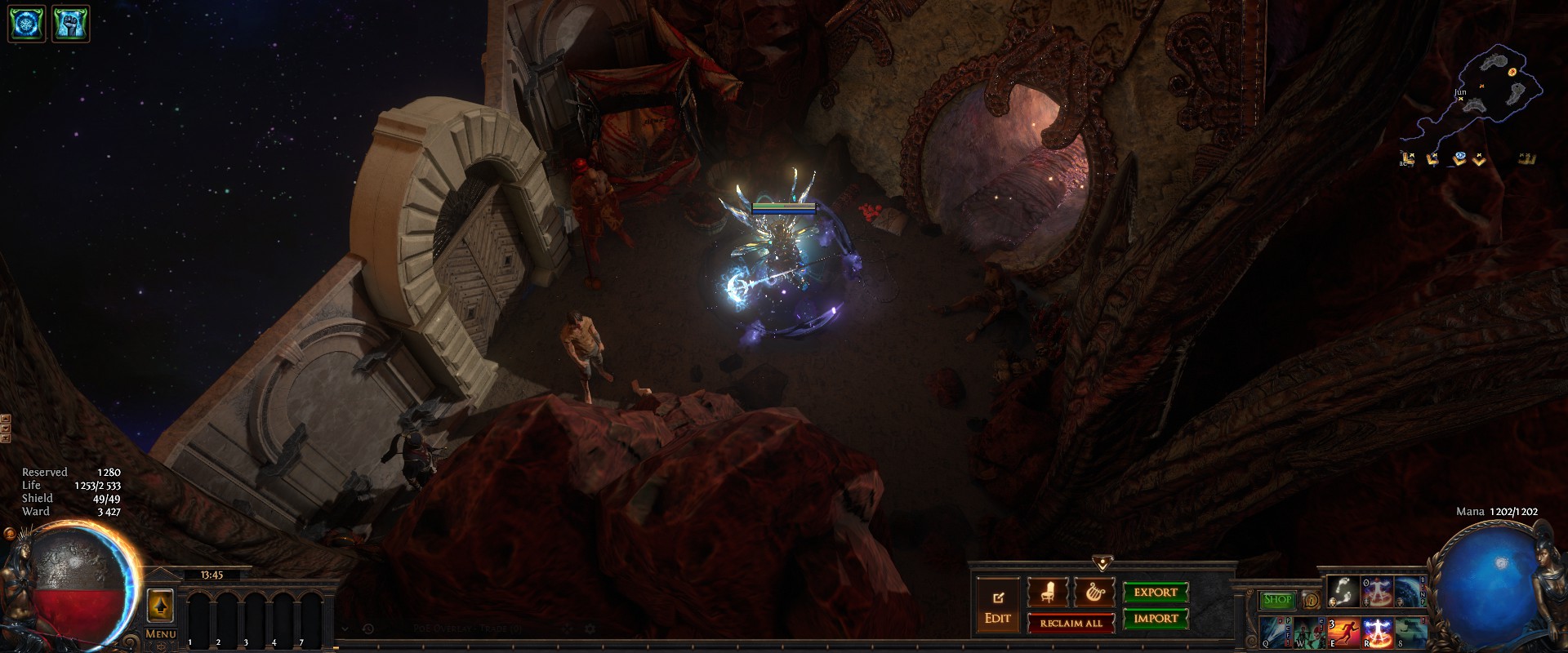Viewport: 1568px width, 653px height.
Task: Open hideout Edit mode
Action: 997,608
